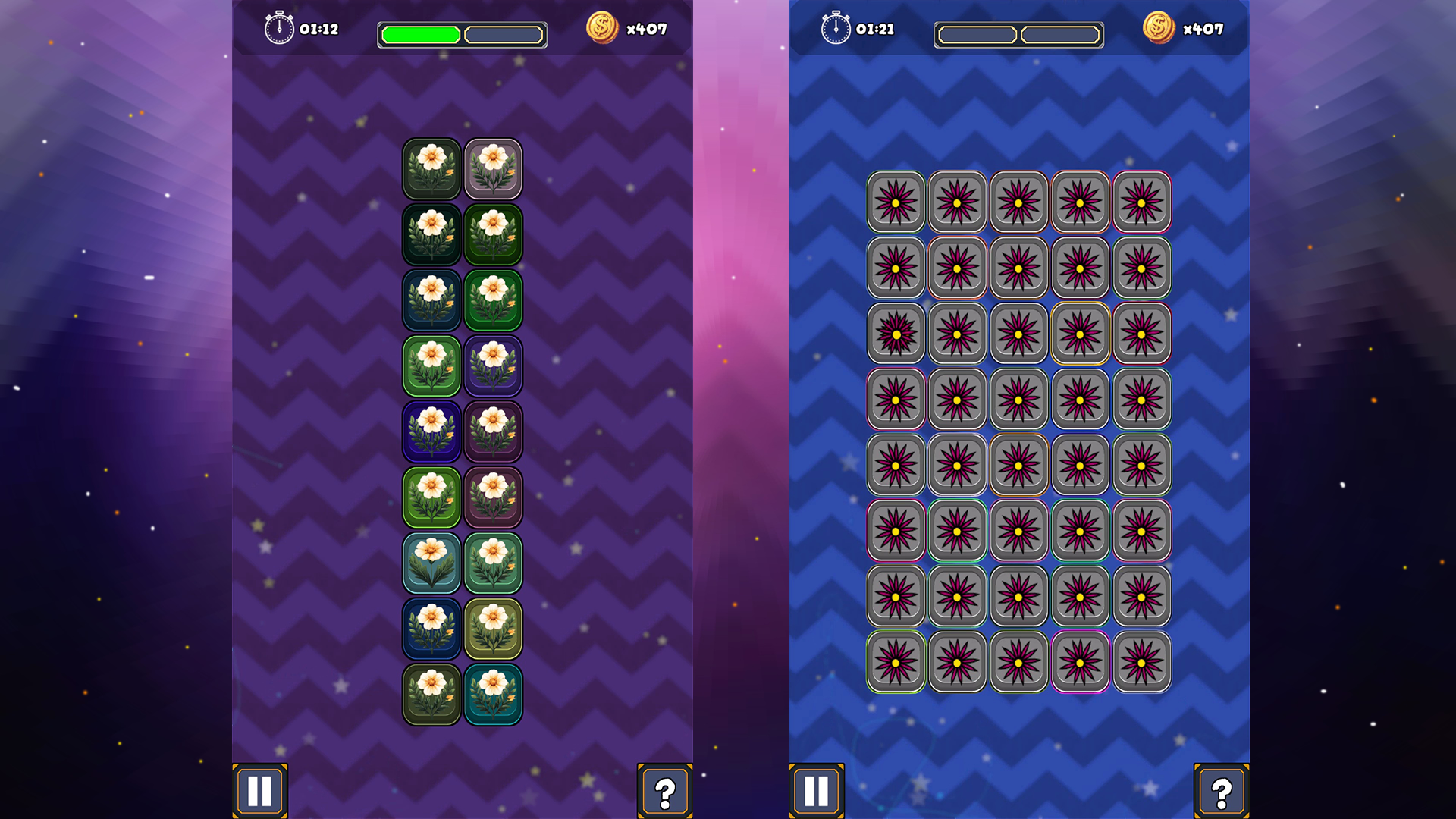Click the empty progress bar on the right screen
Viewport: 1456px width, 819px height.
tap(1018, 33)
